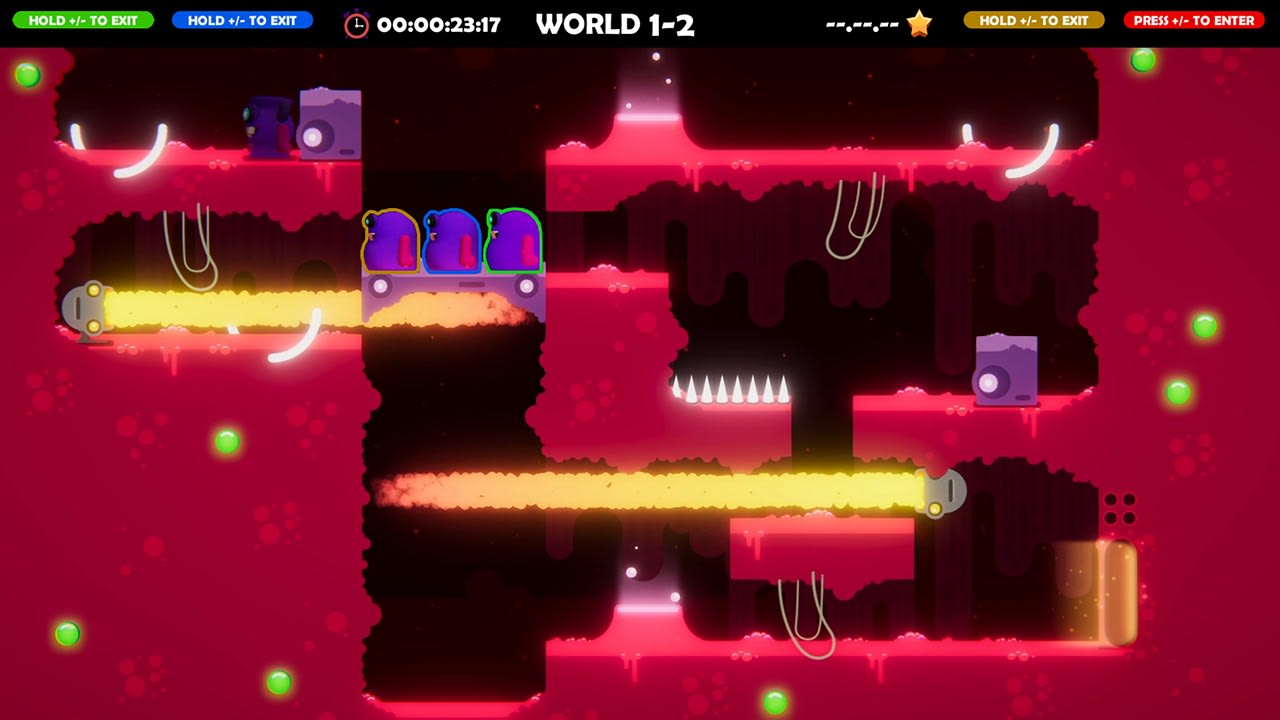This screenshot has width=1280, height=720.
Task: Toggle selection of the yellow-outlined blob player
Action: 392,240
